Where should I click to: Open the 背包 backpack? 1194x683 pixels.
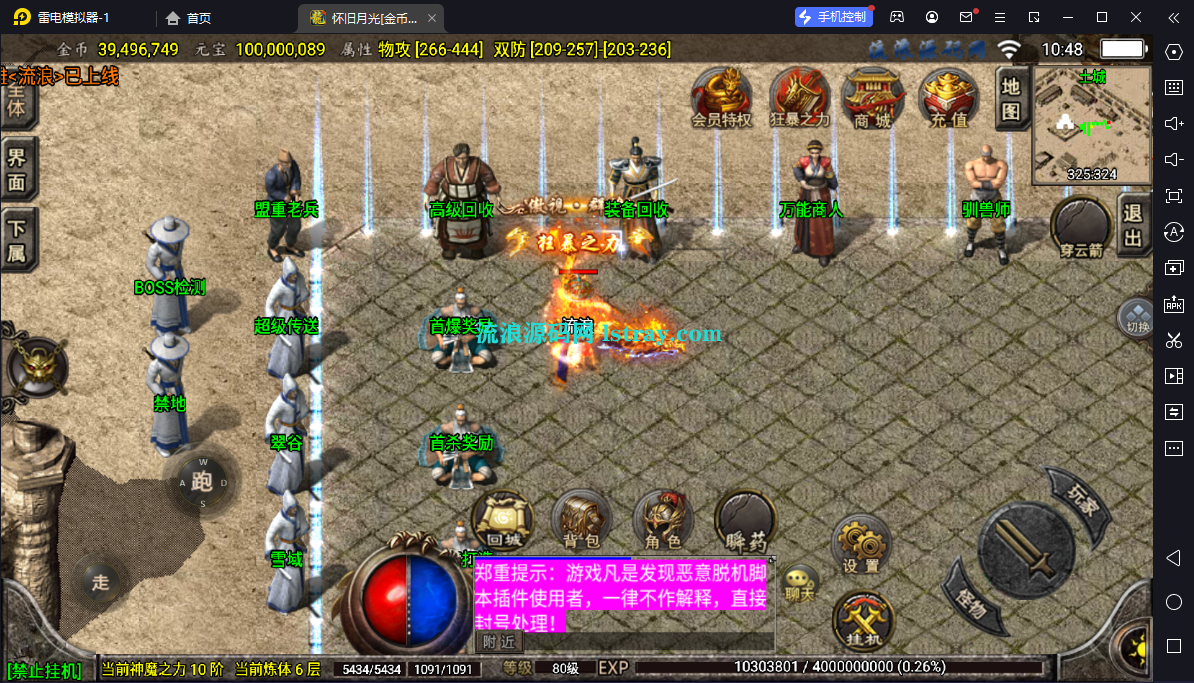(581, 521)
